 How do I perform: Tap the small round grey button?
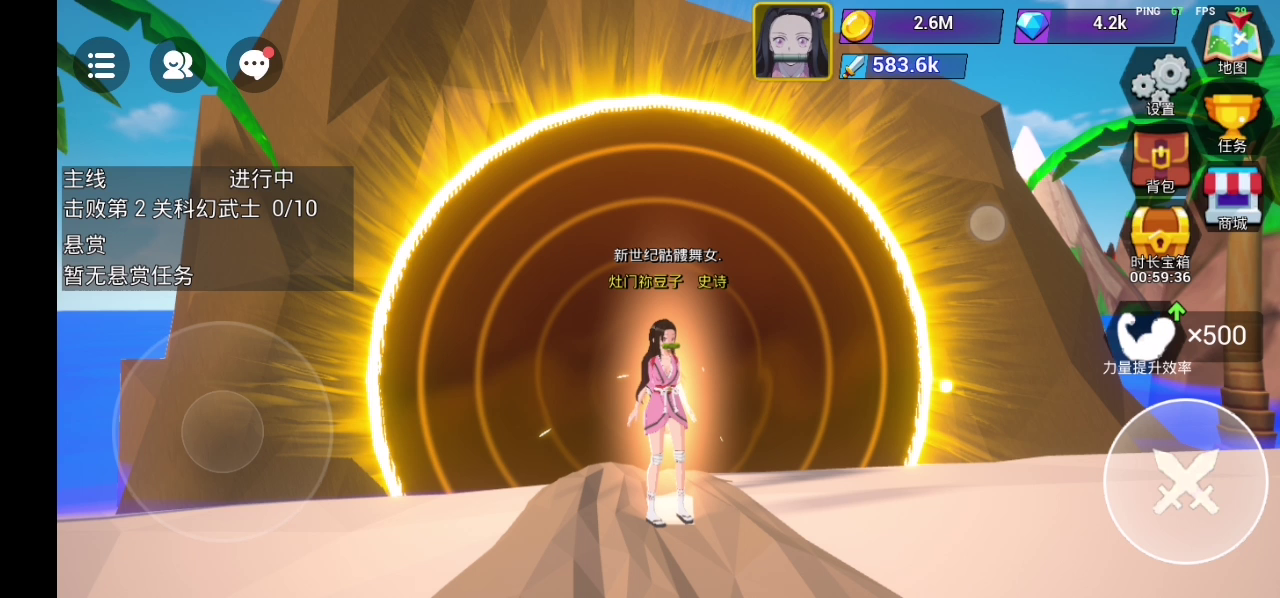[x=987, y=223]
